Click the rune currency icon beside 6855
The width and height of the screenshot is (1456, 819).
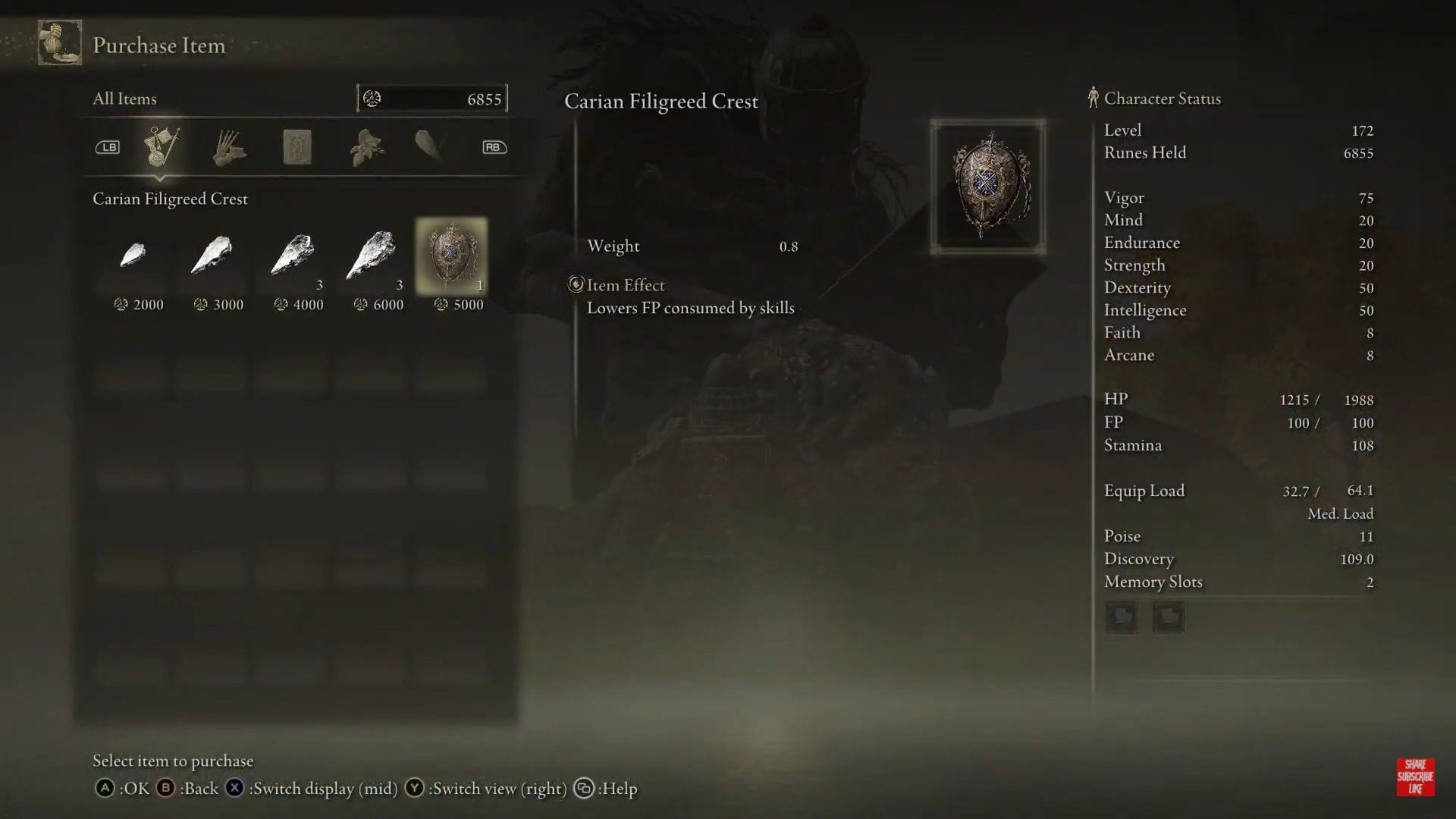point(371,97)
